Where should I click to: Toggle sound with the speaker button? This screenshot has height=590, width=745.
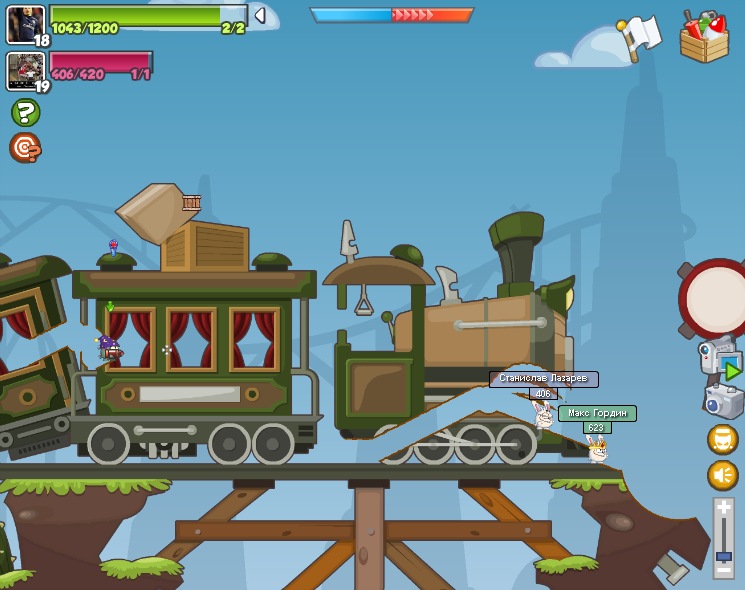click(722, 474)
